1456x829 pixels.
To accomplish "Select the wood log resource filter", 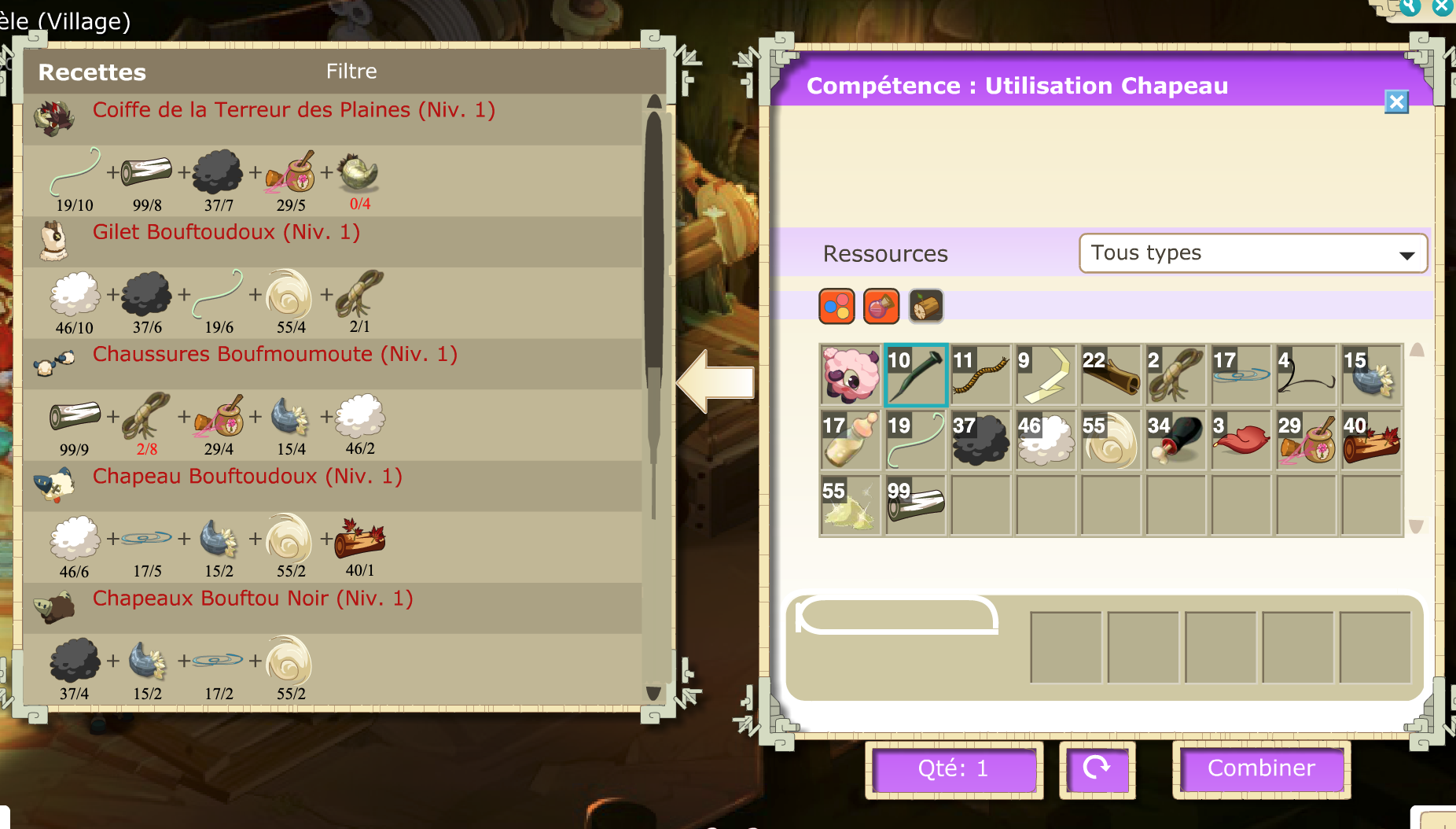I will tap(926, 306).
